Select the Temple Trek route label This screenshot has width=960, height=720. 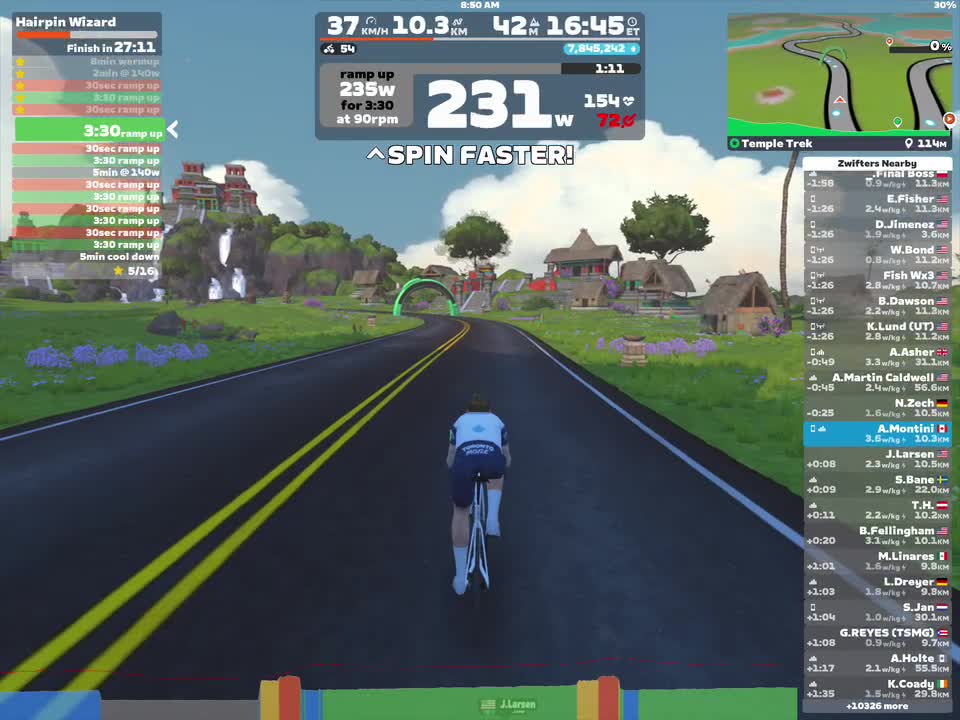(777, 144)
